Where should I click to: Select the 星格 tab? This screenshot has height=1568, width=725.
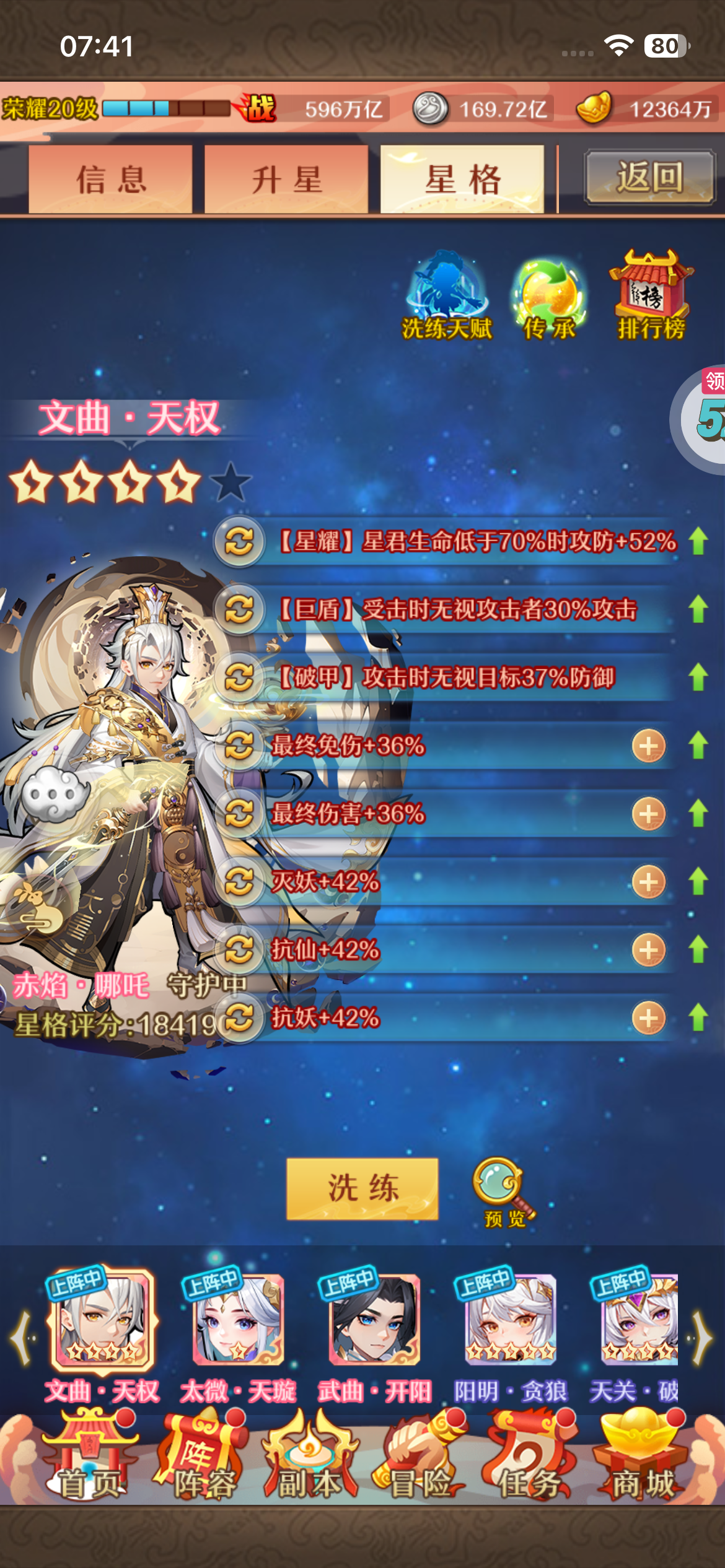pos(462,180)
